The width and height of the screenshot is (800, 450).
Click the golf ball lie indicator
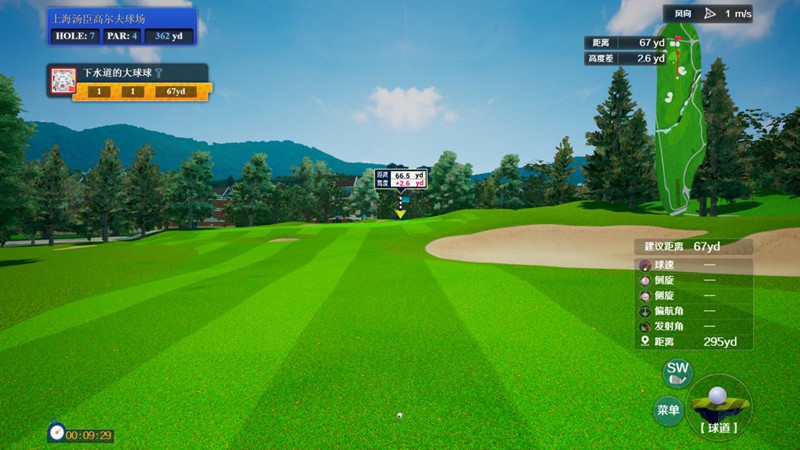(x=718, y=403)
